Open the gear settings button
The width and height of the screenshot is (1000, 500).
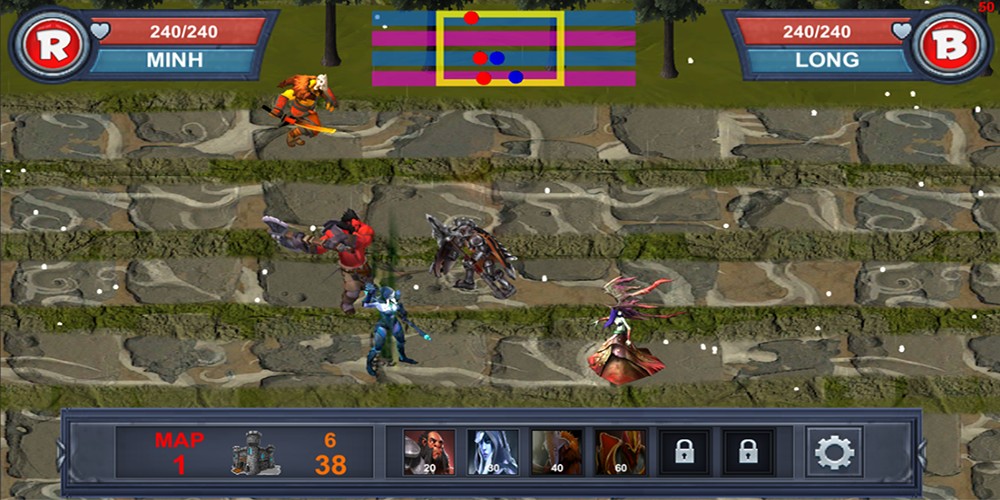(x=834, y=452)
